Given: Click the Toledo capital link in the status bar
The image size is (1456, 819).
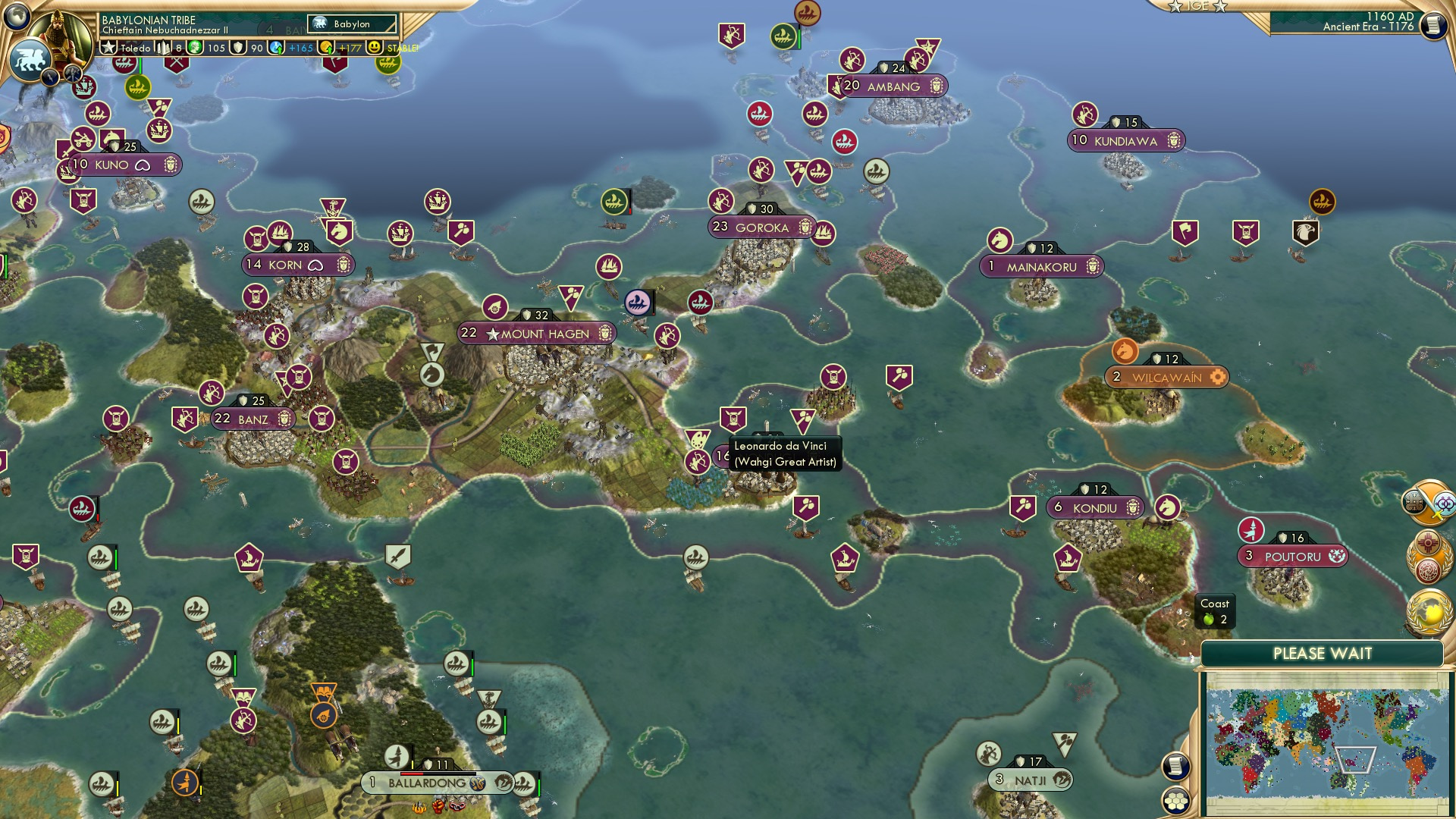Looking at the screenshot, I should click(137, 46).
